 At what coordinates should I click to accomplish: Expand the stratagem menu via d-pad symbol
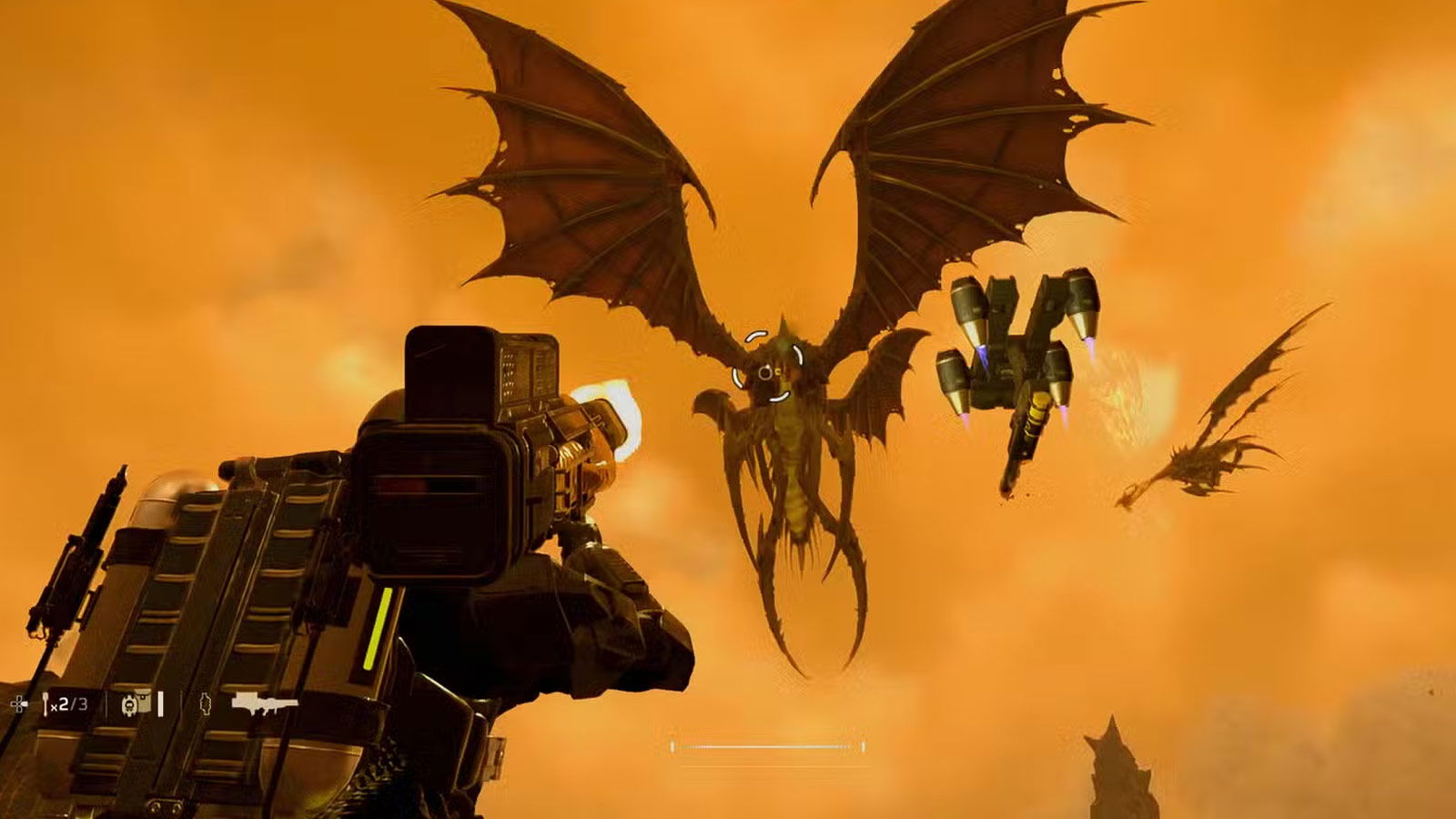click(18, 704)
